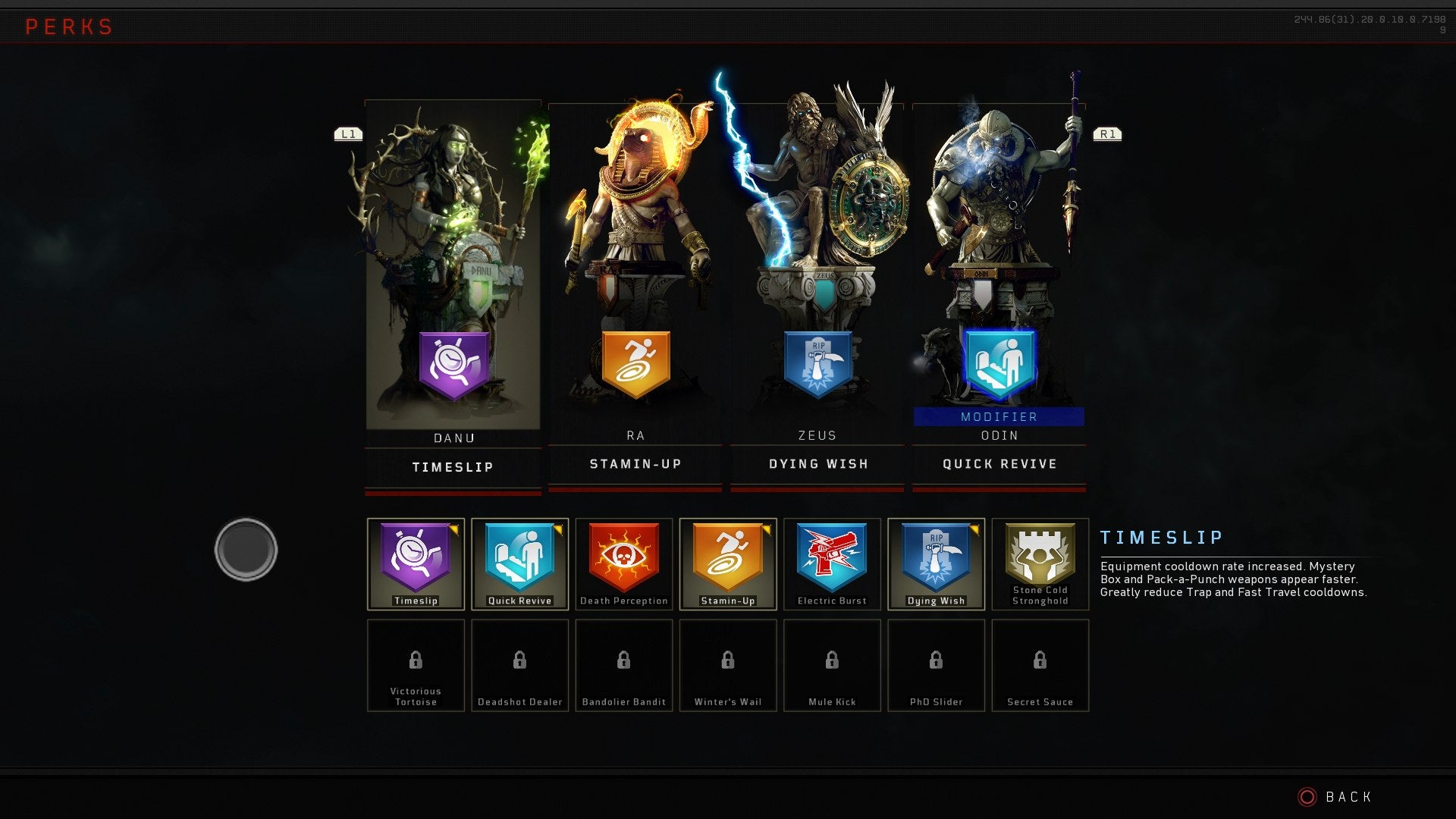The height and width of the screenshot is (819, 1456).
Task: Select the Timeslip perk icon
Action: pos(416,561)
